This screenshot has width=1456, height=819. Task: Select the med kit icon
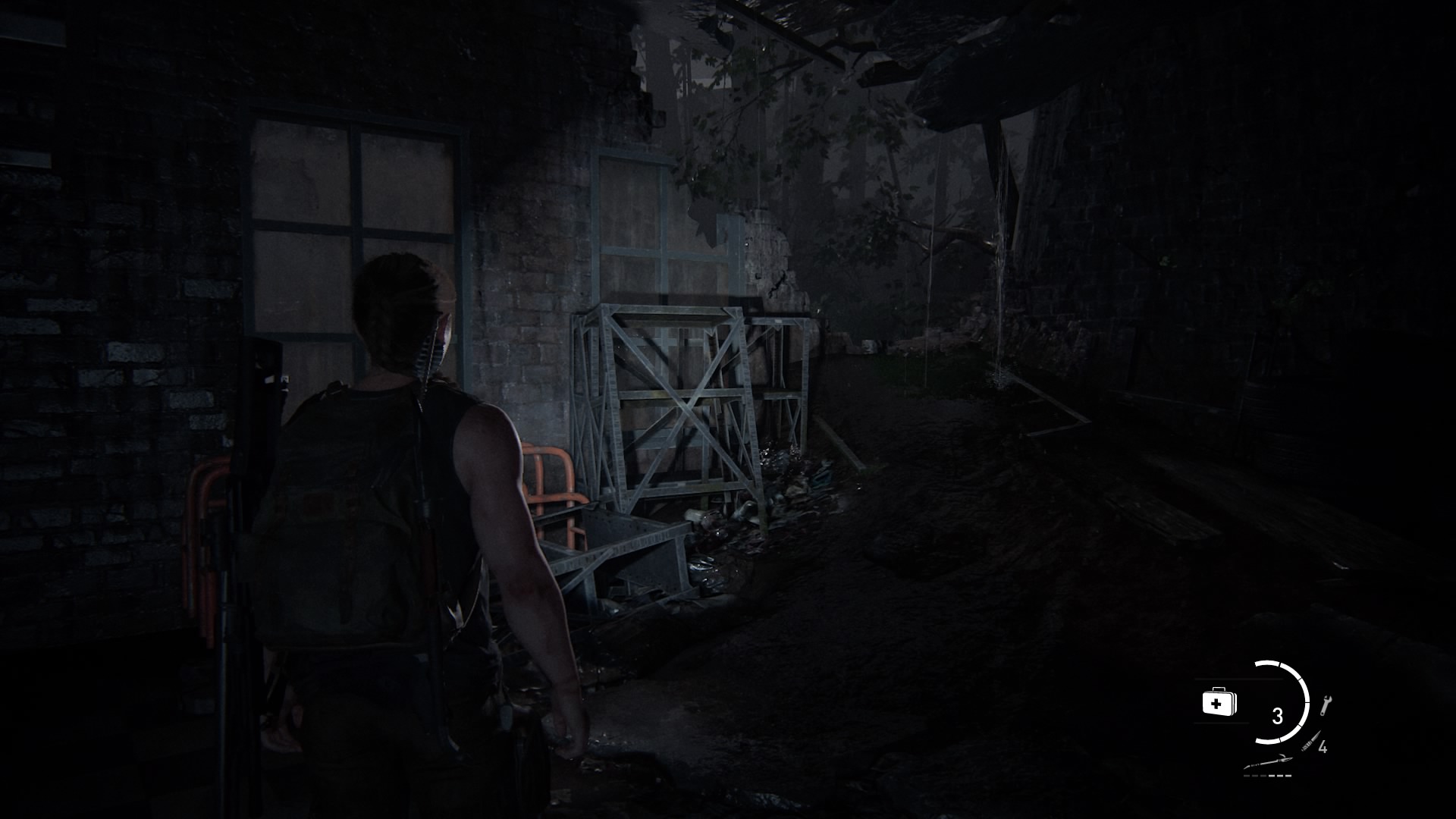click(x=1219, y=702)
